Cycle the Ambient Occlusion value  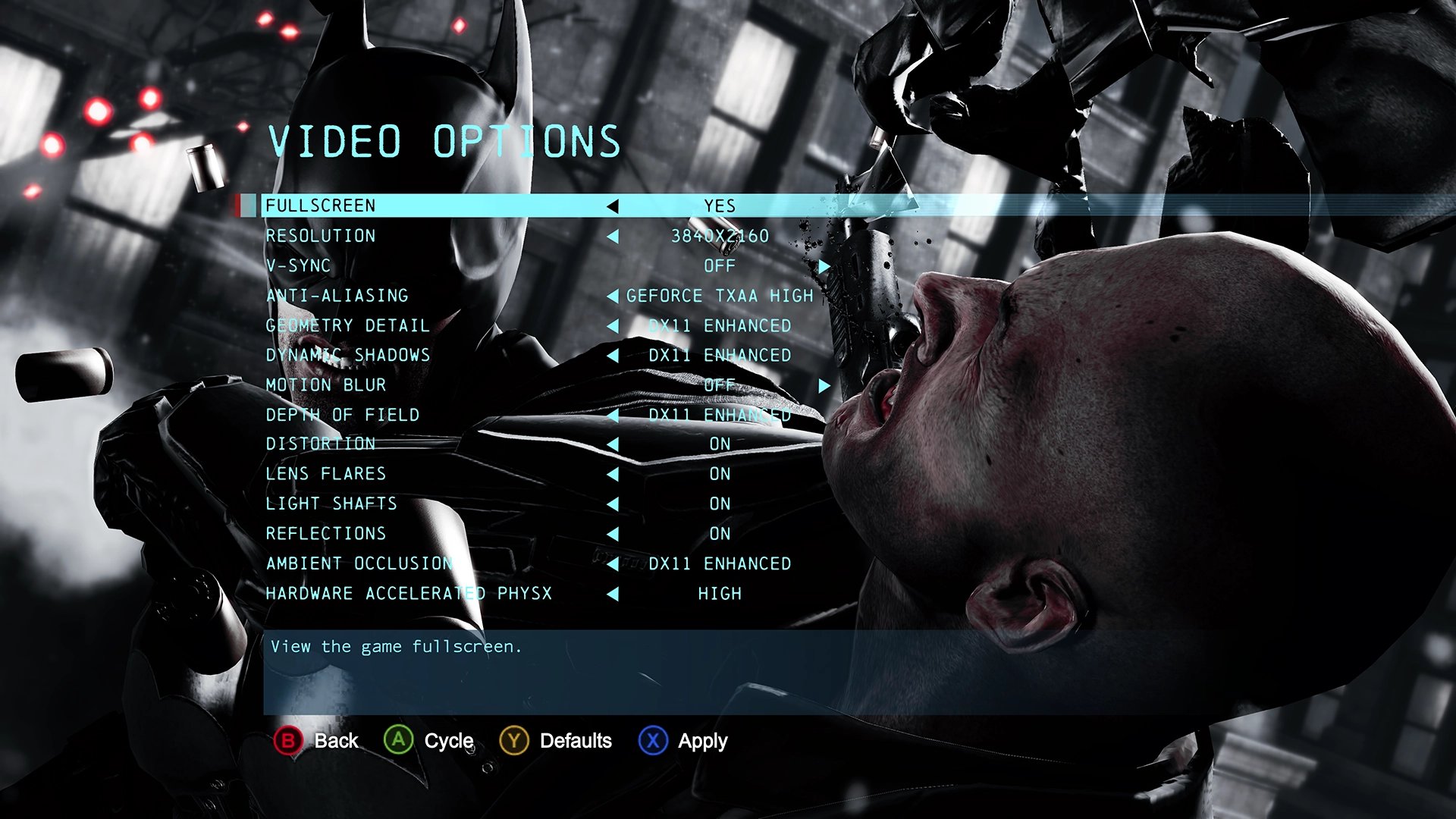tap(613, 563)
